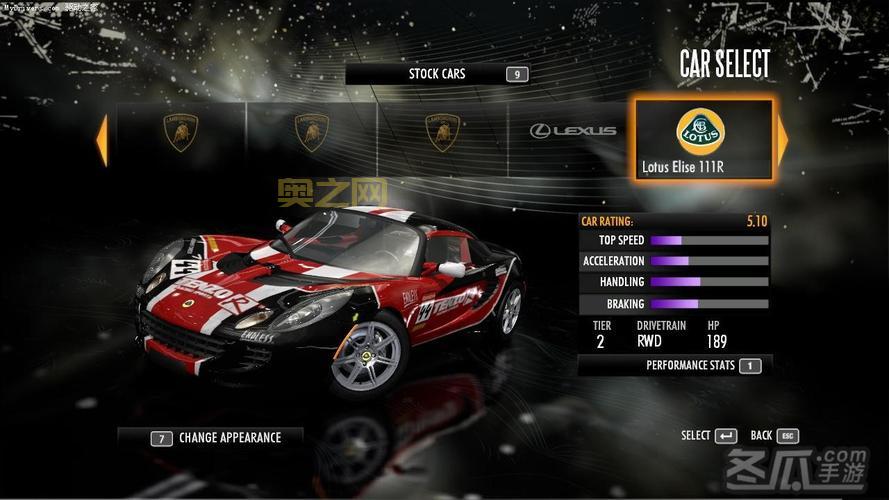889x500 pixels.
Task: Confirm the car with the Select button
Action: pyautogui.click(x=709, y=436)
